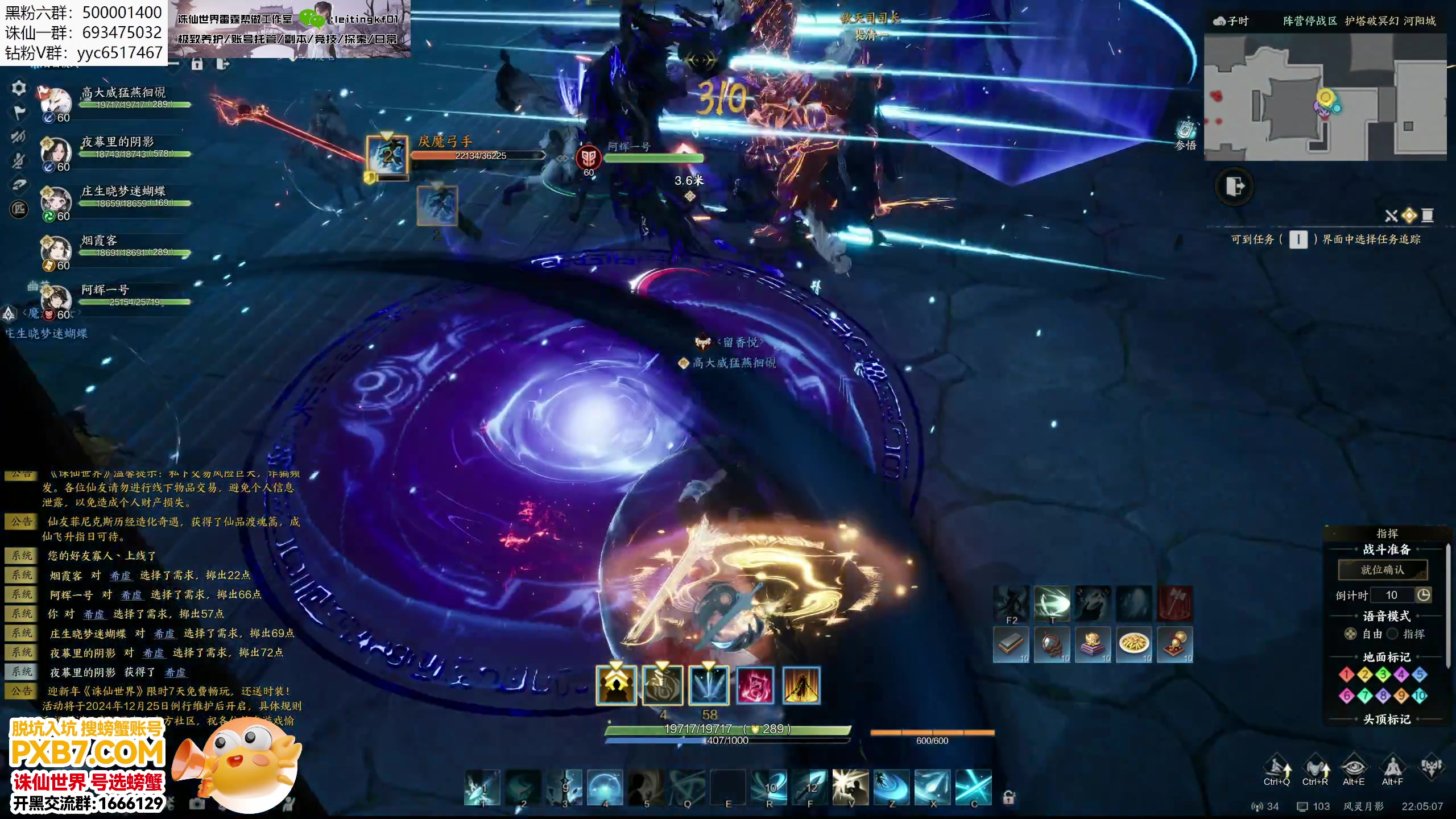This screenshot has height=819, width=1456.
Task: Click the 就位确认 ready-check button
Action: click(x=1382, y=570)
